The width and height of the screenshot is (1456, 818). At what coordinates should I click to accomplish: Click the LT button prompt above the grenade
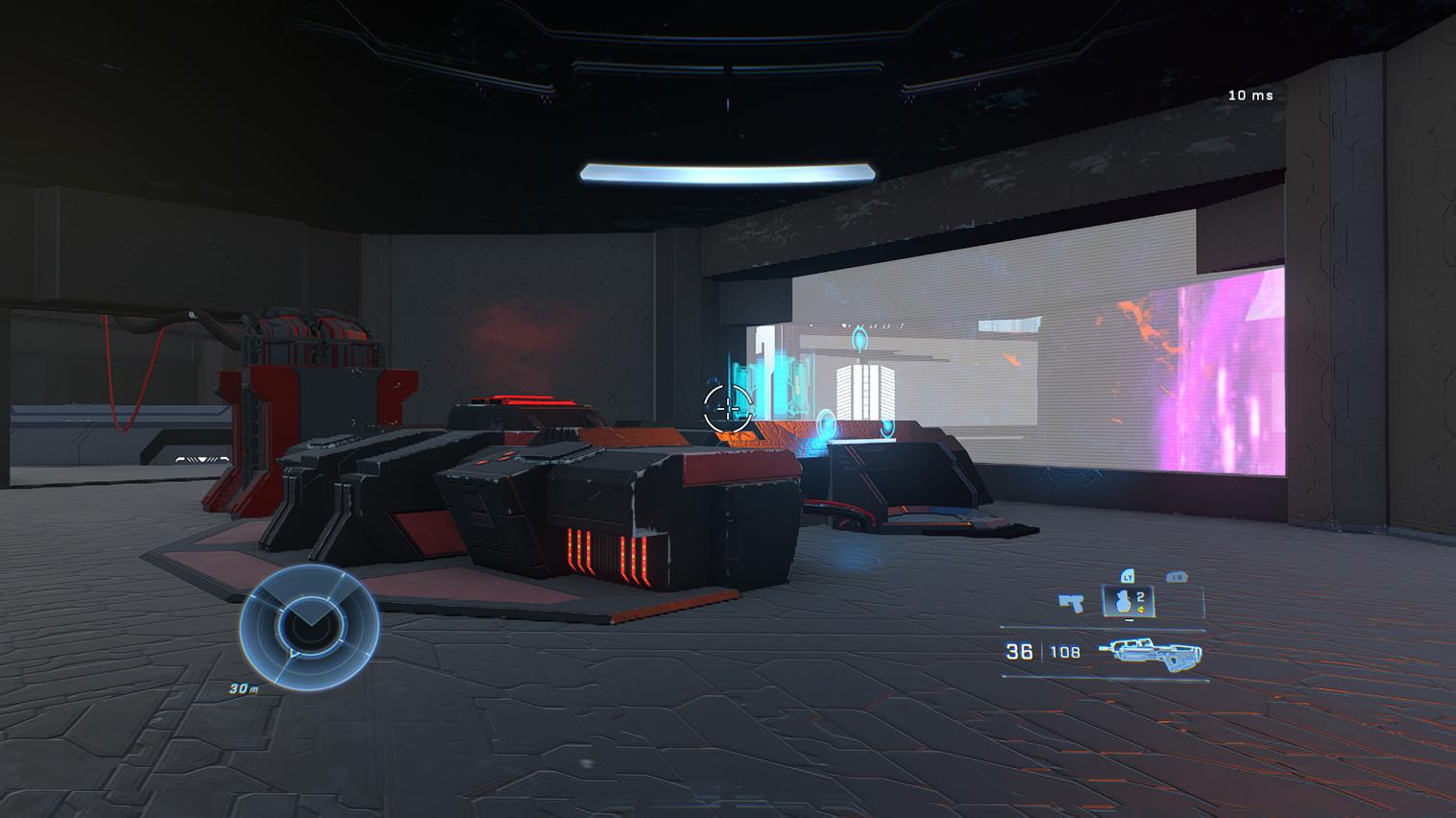1128,577
